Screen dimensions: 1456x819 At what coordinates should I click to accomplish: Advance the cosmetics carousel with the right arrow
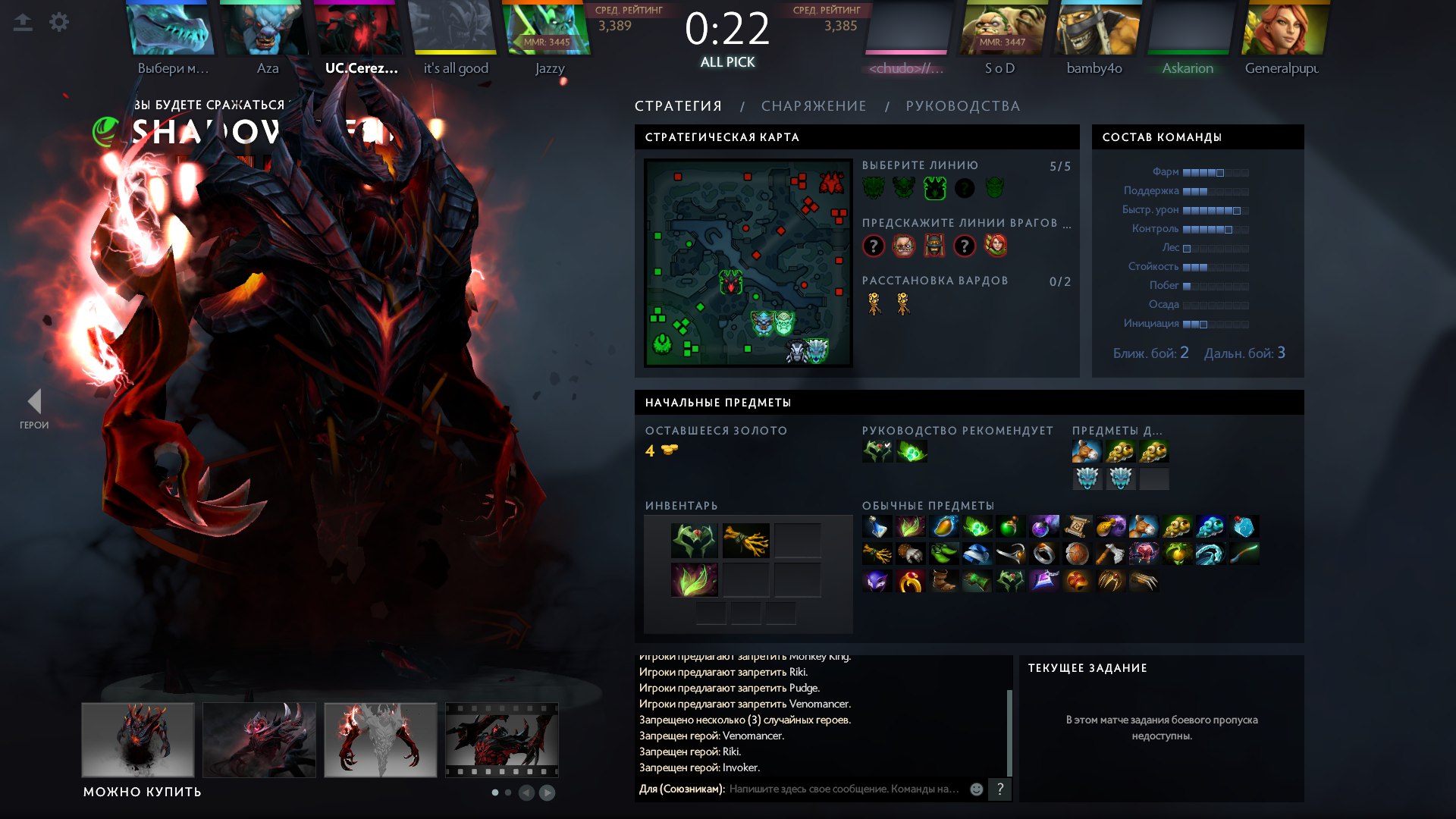pyautogui.click(x=548, y=792)
